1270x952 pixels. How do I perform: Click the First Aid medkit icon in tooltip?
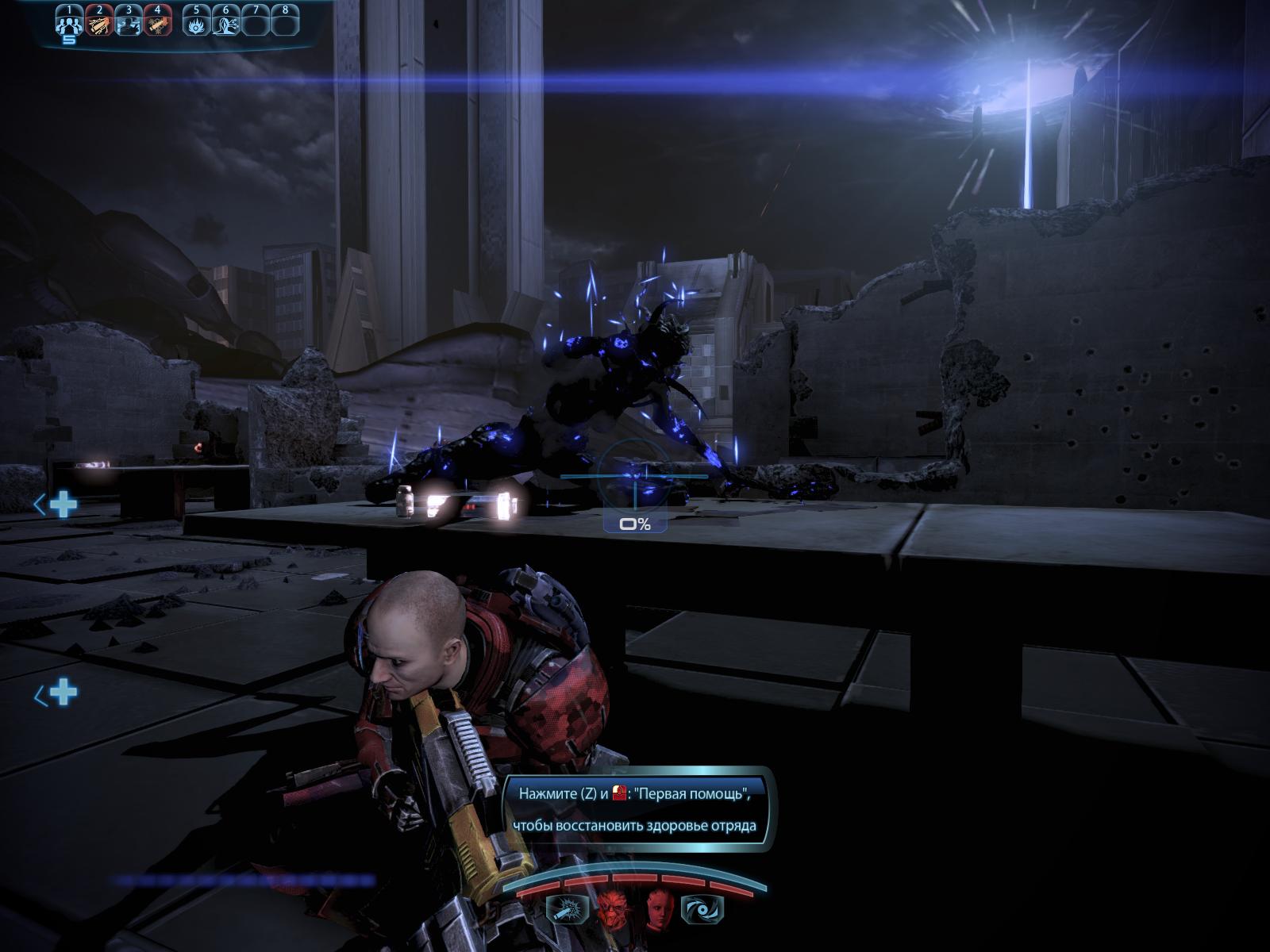click(x=620, y=793)
